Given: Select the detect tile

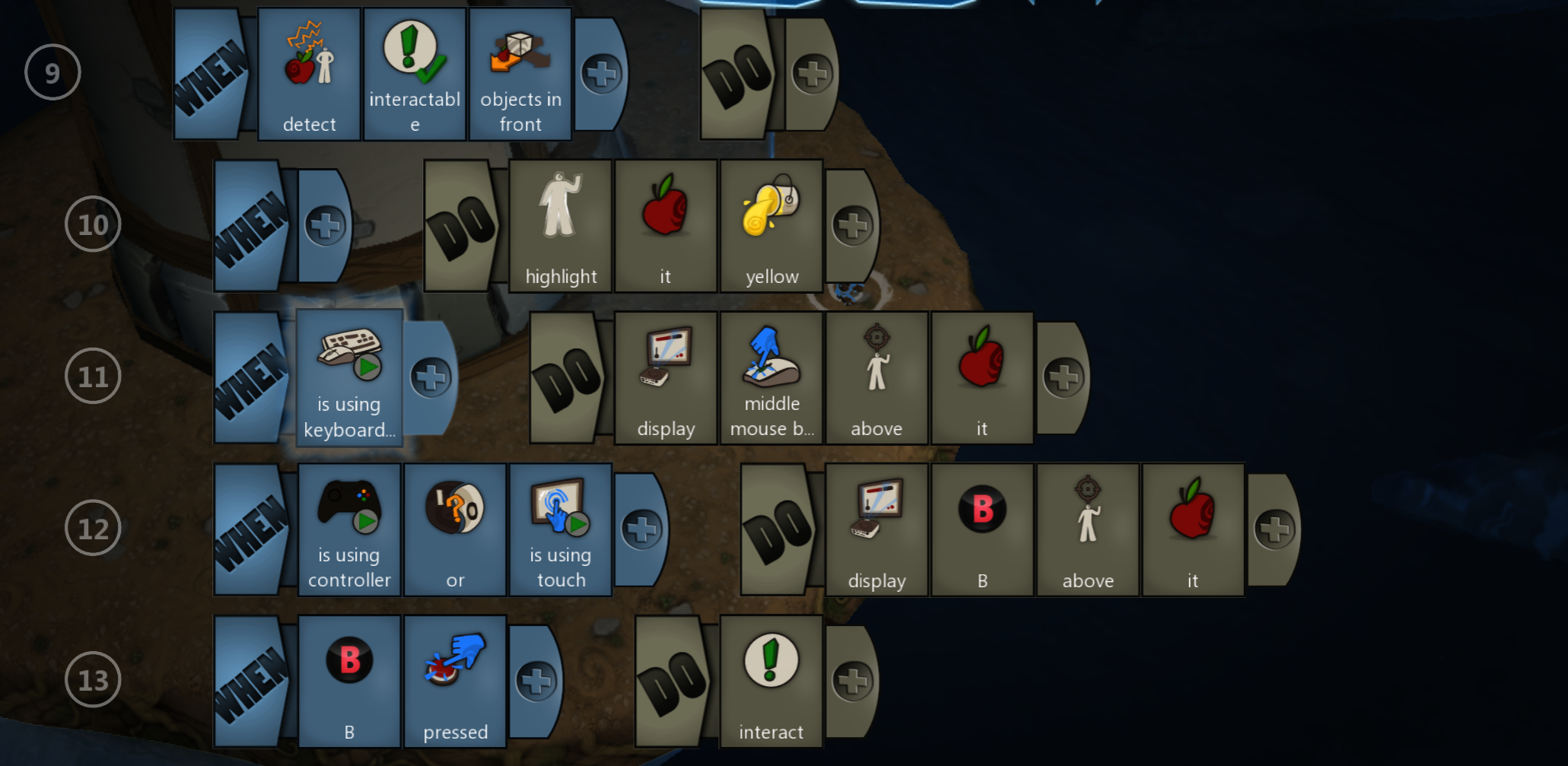Looking at the screenshot, I should [309, 75].
